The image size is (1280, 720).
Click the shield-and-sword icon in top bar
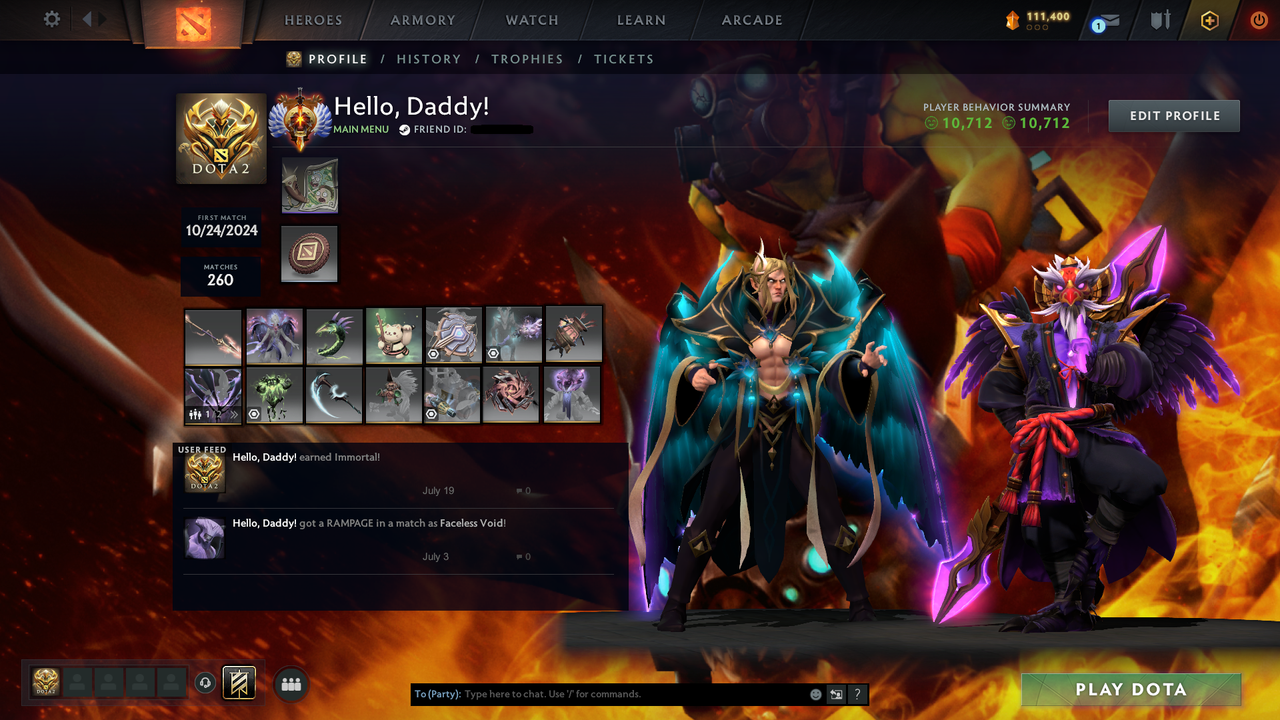(x=1162, y=20)
